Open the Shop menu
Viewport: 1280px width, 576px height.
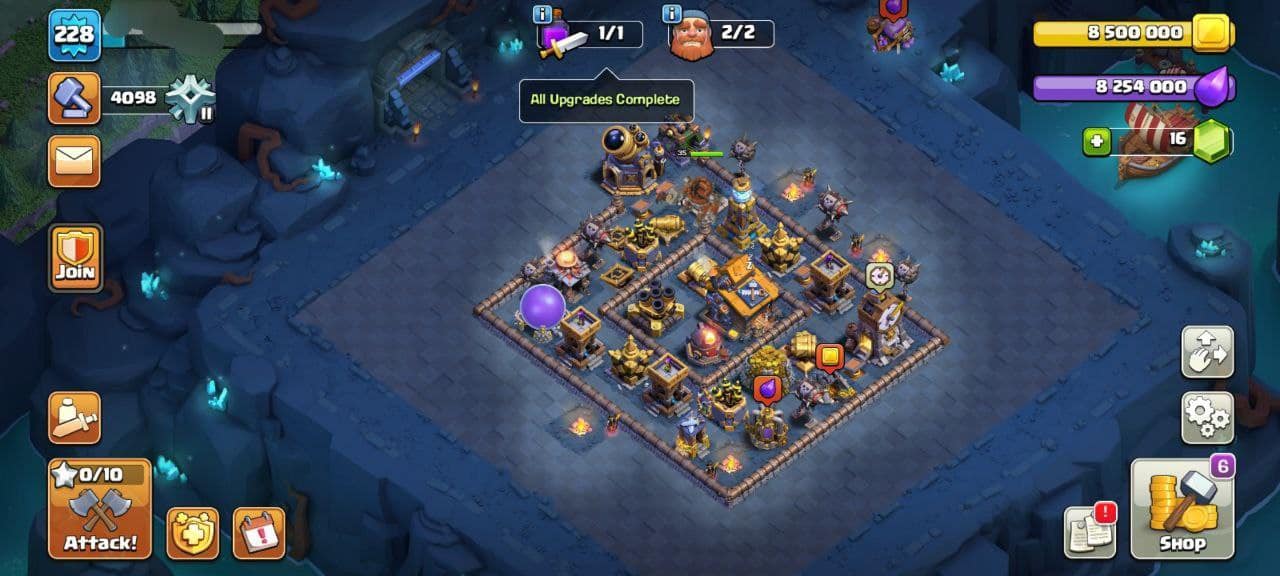(1182, 509)
